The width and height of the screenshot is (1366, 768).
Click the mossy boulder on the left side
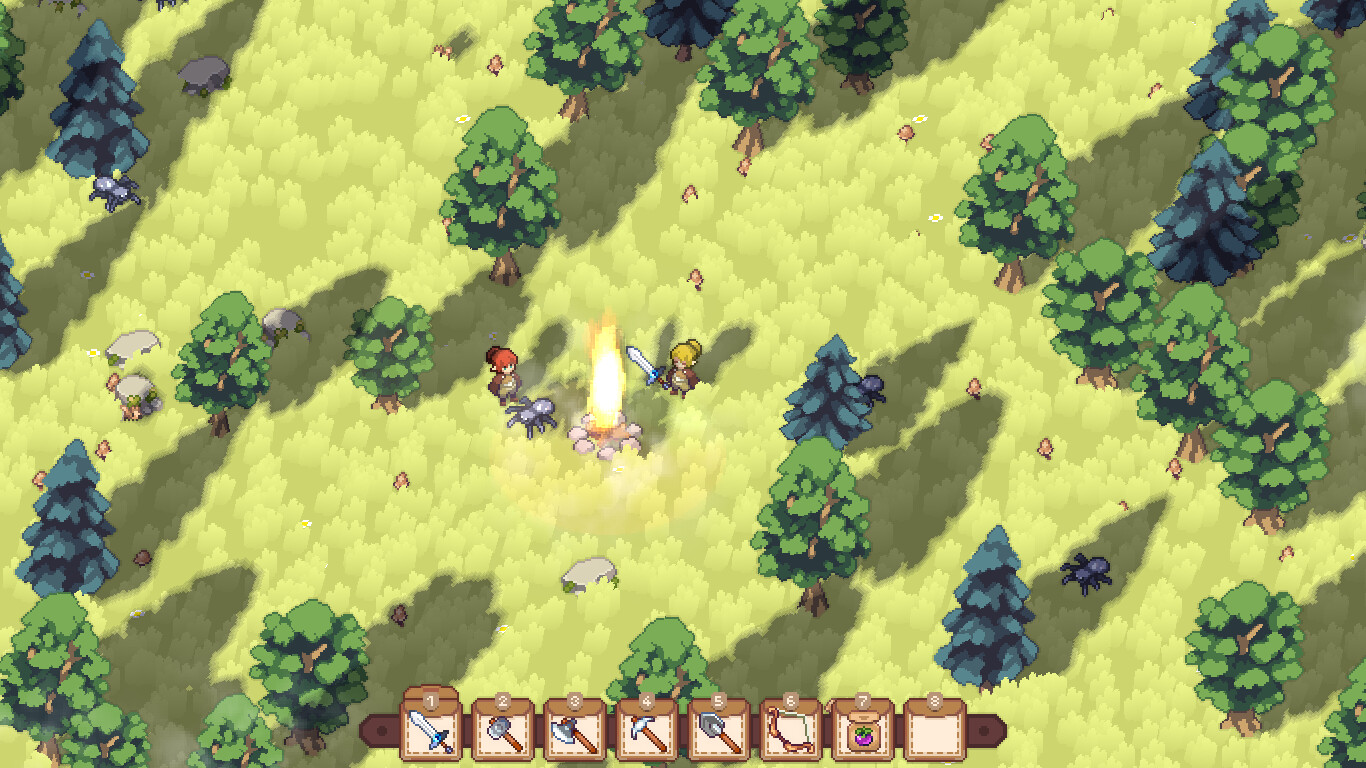tap(135, 390)
